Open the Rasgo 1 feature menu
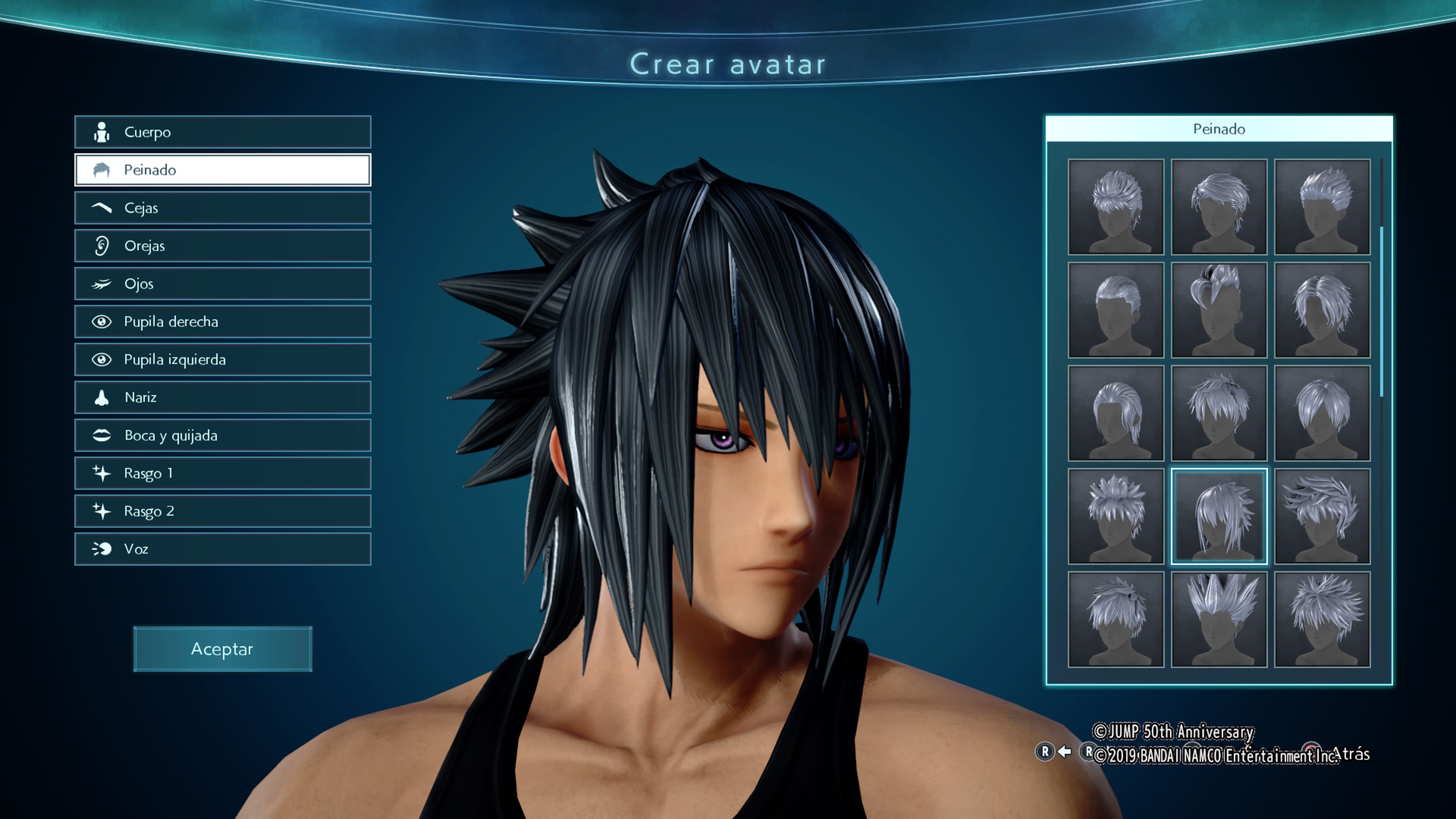The width and height of the screenshot is (1456, 819). click(223, 473)
